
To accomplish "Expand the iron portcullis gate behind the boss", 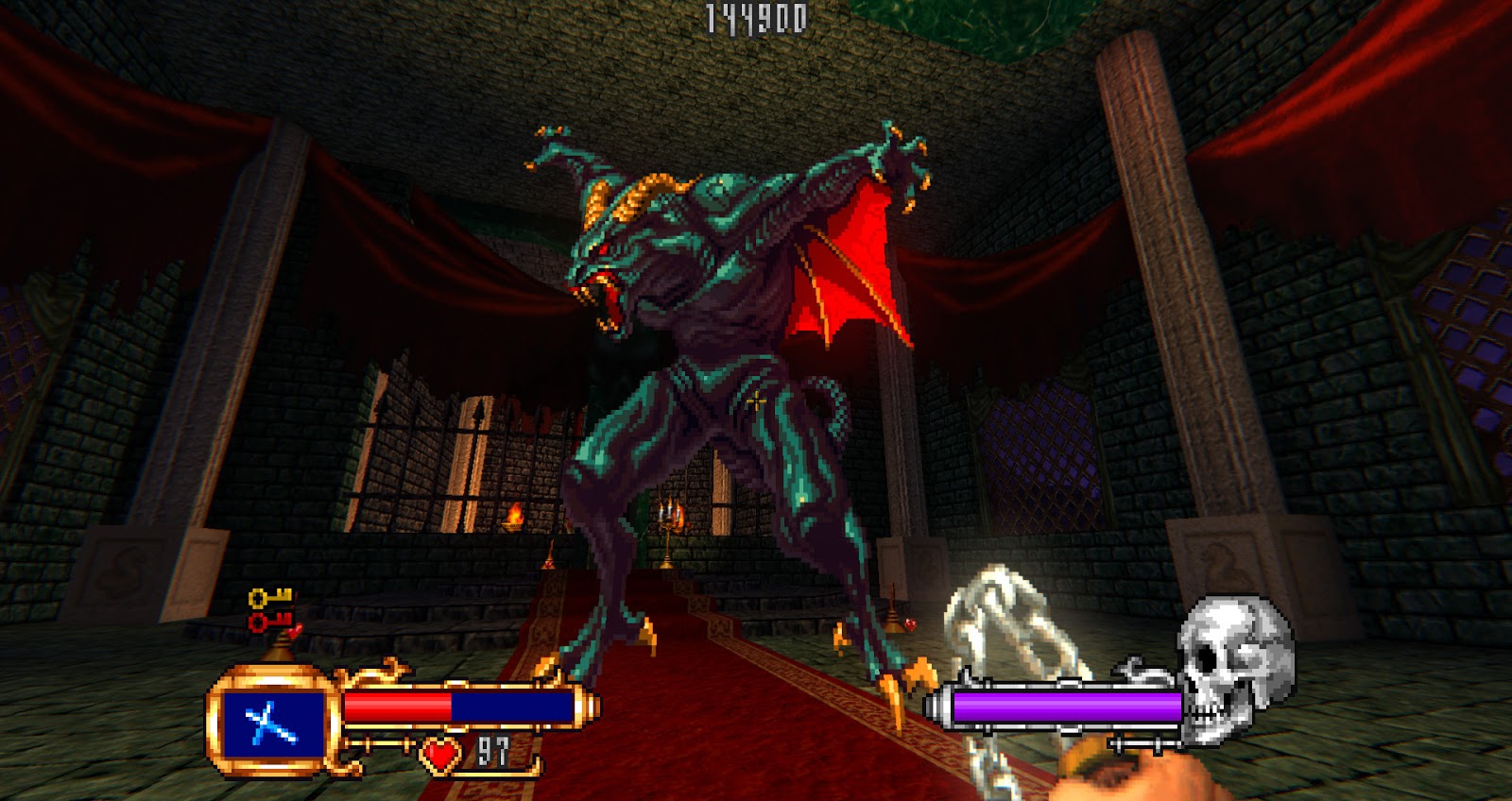I will pos(444,444).
